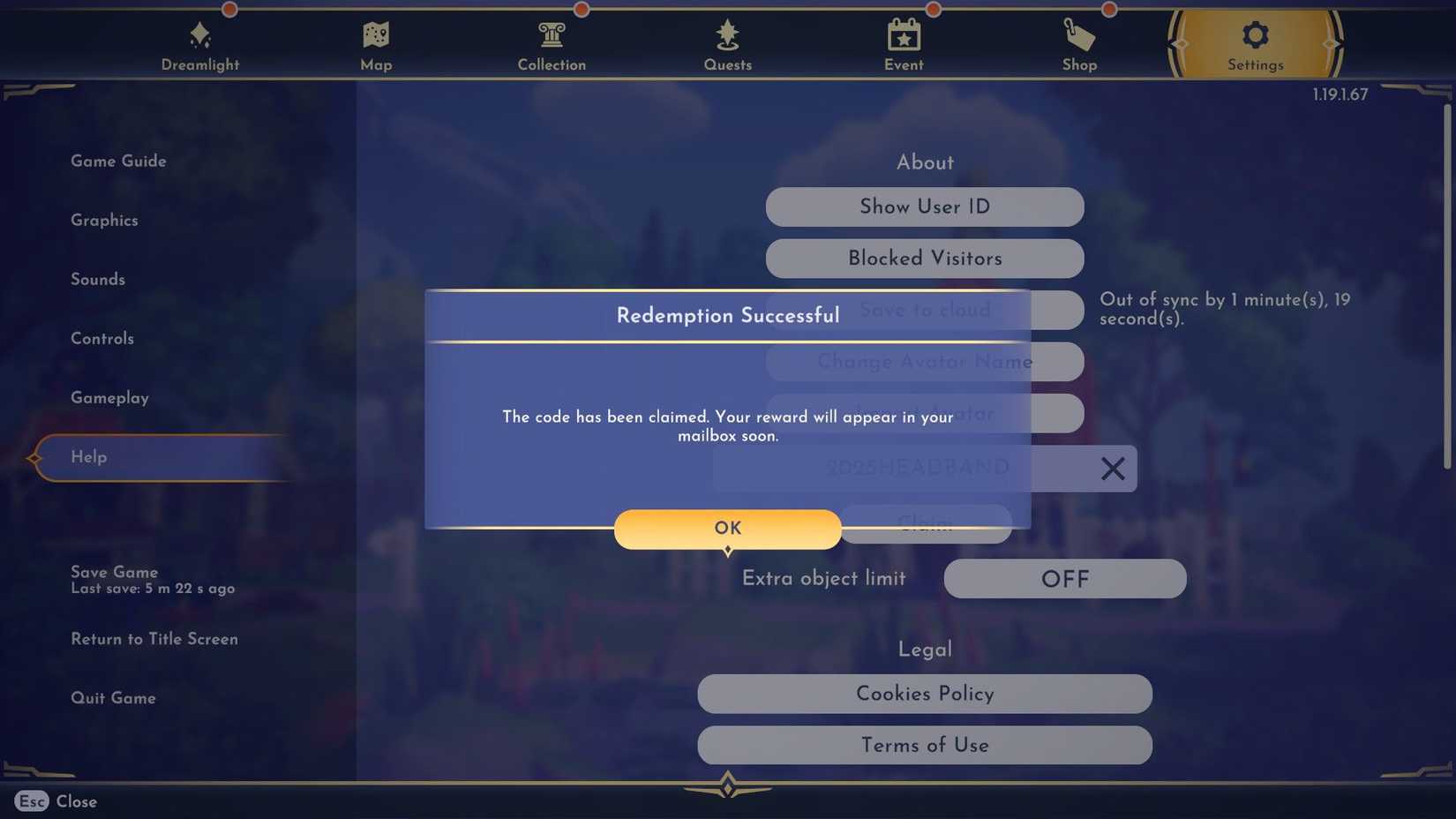Open the Event calendar icon
Screen dimensions: 1456x819
click(904, 37)
